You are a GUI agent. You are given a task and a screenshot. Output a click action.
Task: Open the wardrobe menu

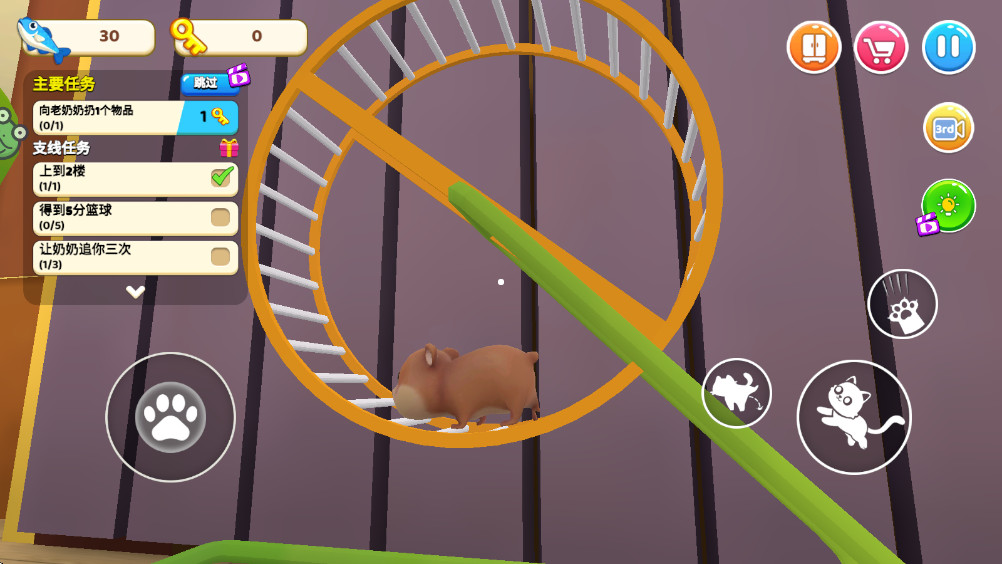tap(813, 47)
